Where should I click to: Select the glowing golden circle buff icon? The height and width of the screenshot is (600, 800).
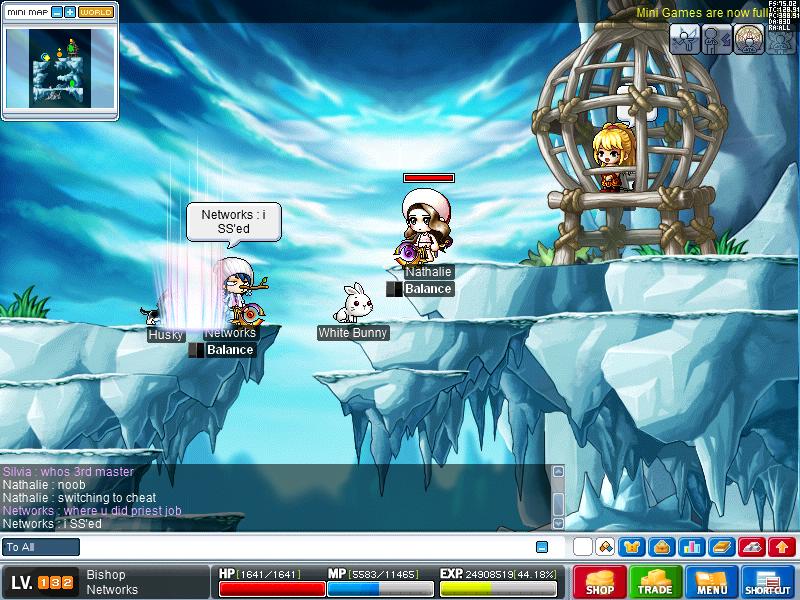click(749, 38)
